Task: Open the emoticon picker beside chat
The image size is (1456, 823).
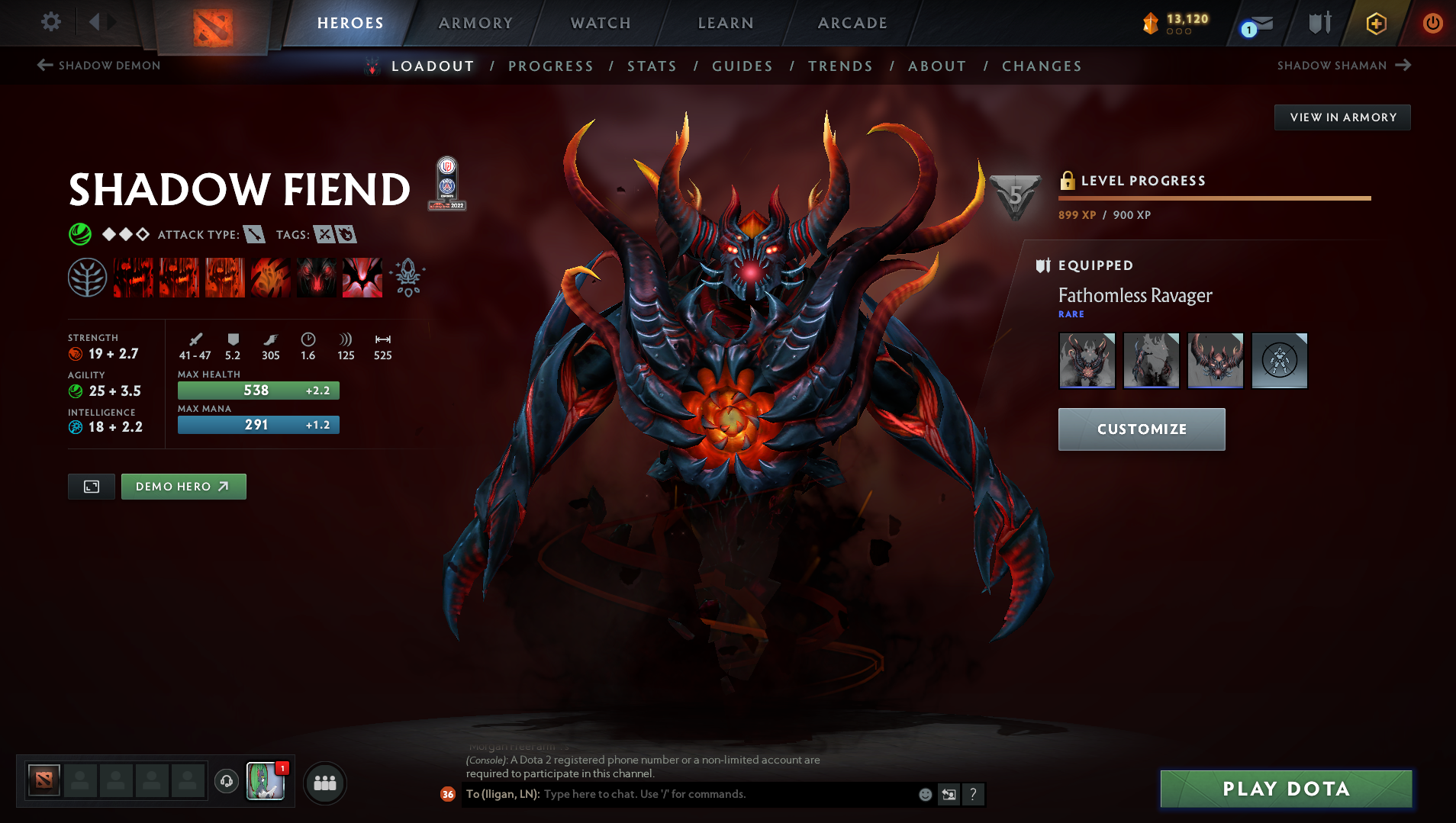Action: (x=924, y=794)
